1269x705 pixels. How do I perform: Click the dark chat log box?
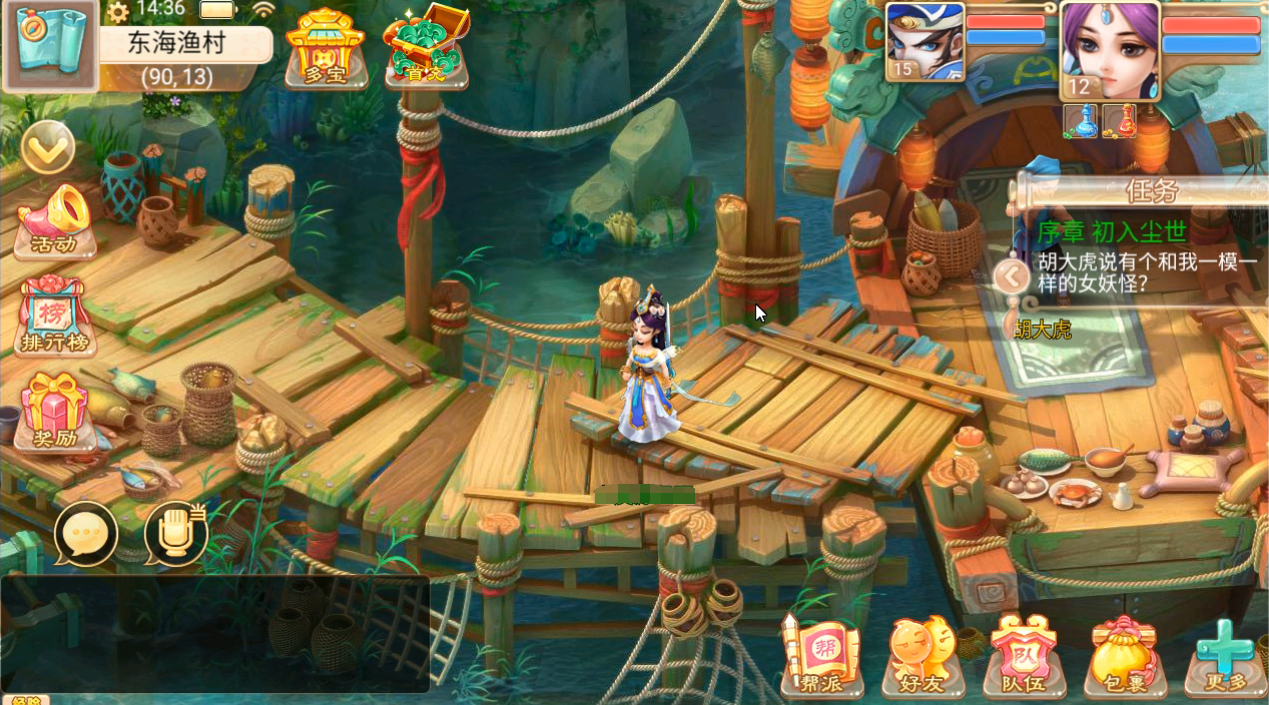[215, 633]
